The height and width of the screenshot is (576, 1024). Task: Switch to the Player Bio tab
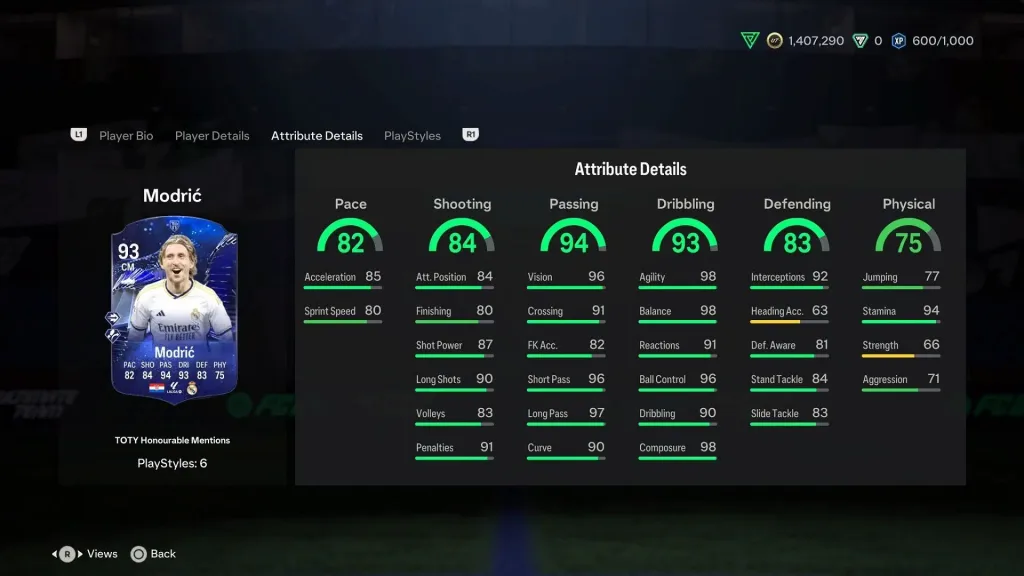126,136
